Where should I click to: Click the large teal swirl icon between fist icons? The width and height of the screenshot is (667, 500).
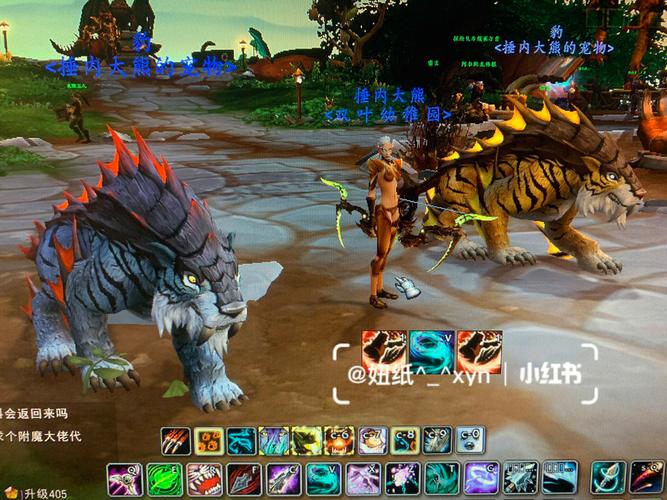click(x=432, y=351)
